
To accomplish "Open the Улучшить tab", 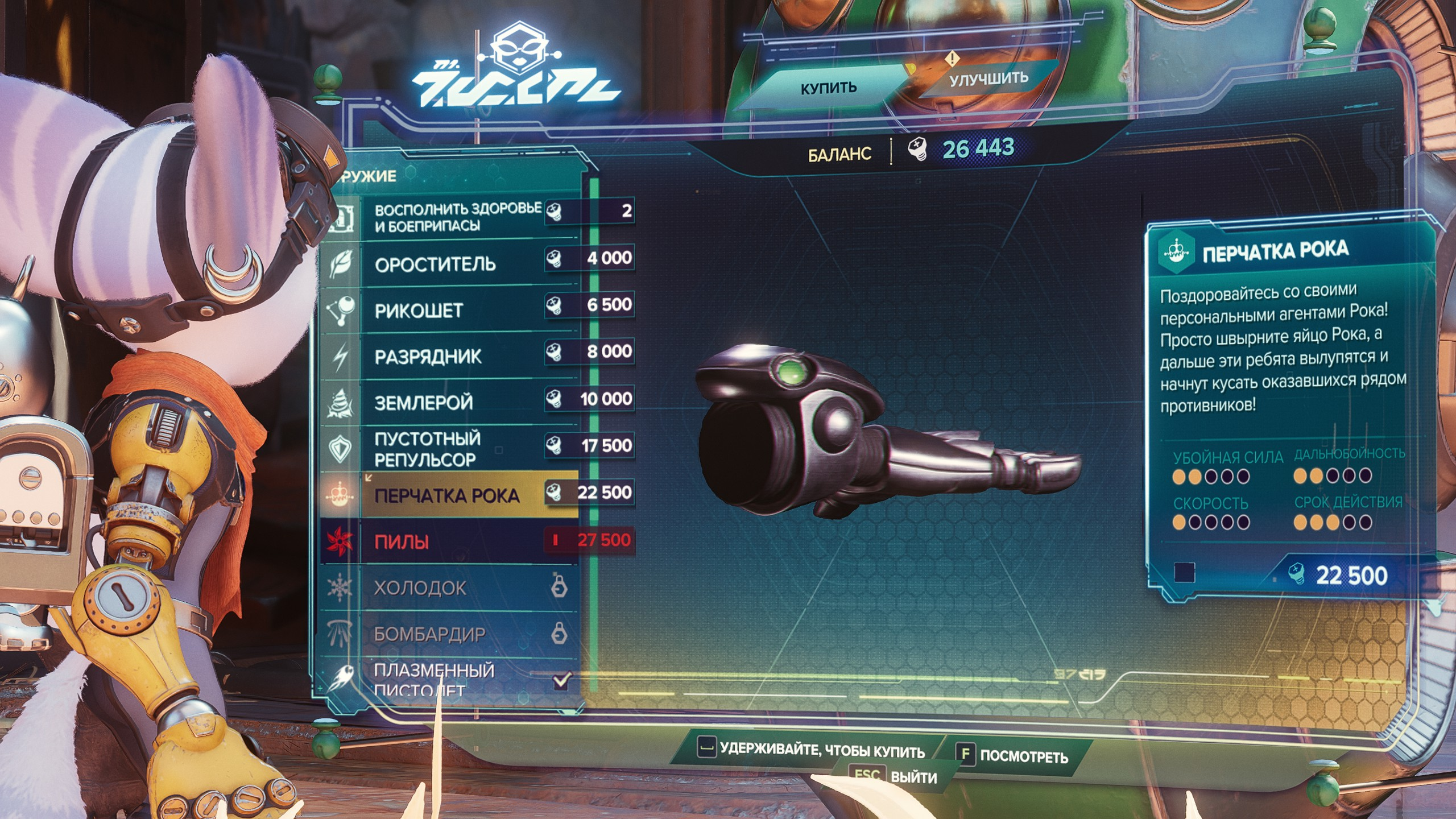I will pyautogui.click(x=988, y=79).
